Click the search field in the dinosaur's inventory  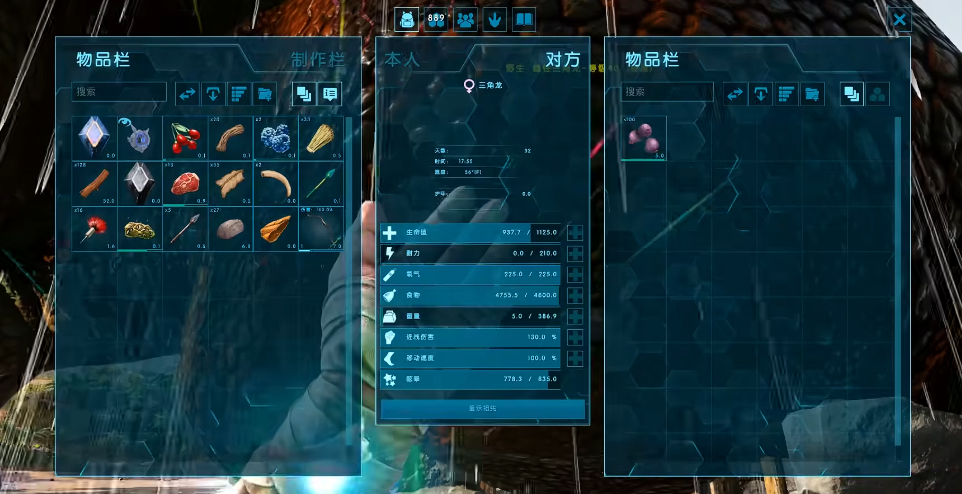[x=666, y=92]
